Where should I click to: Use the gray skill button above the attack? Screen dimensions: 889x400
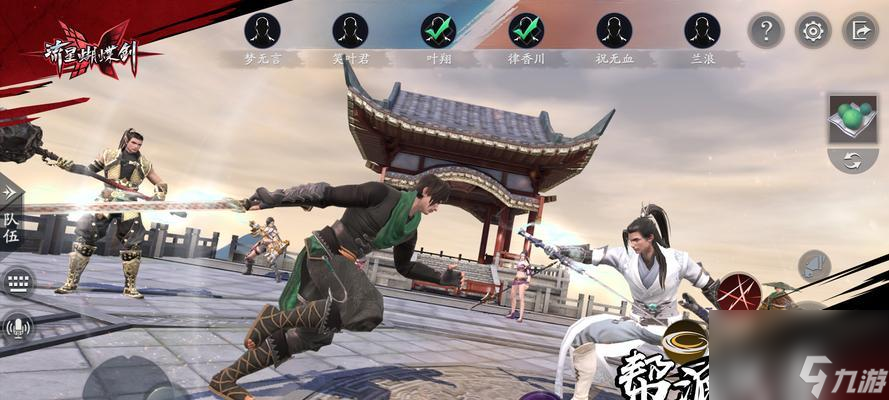(x=814, y=268)
